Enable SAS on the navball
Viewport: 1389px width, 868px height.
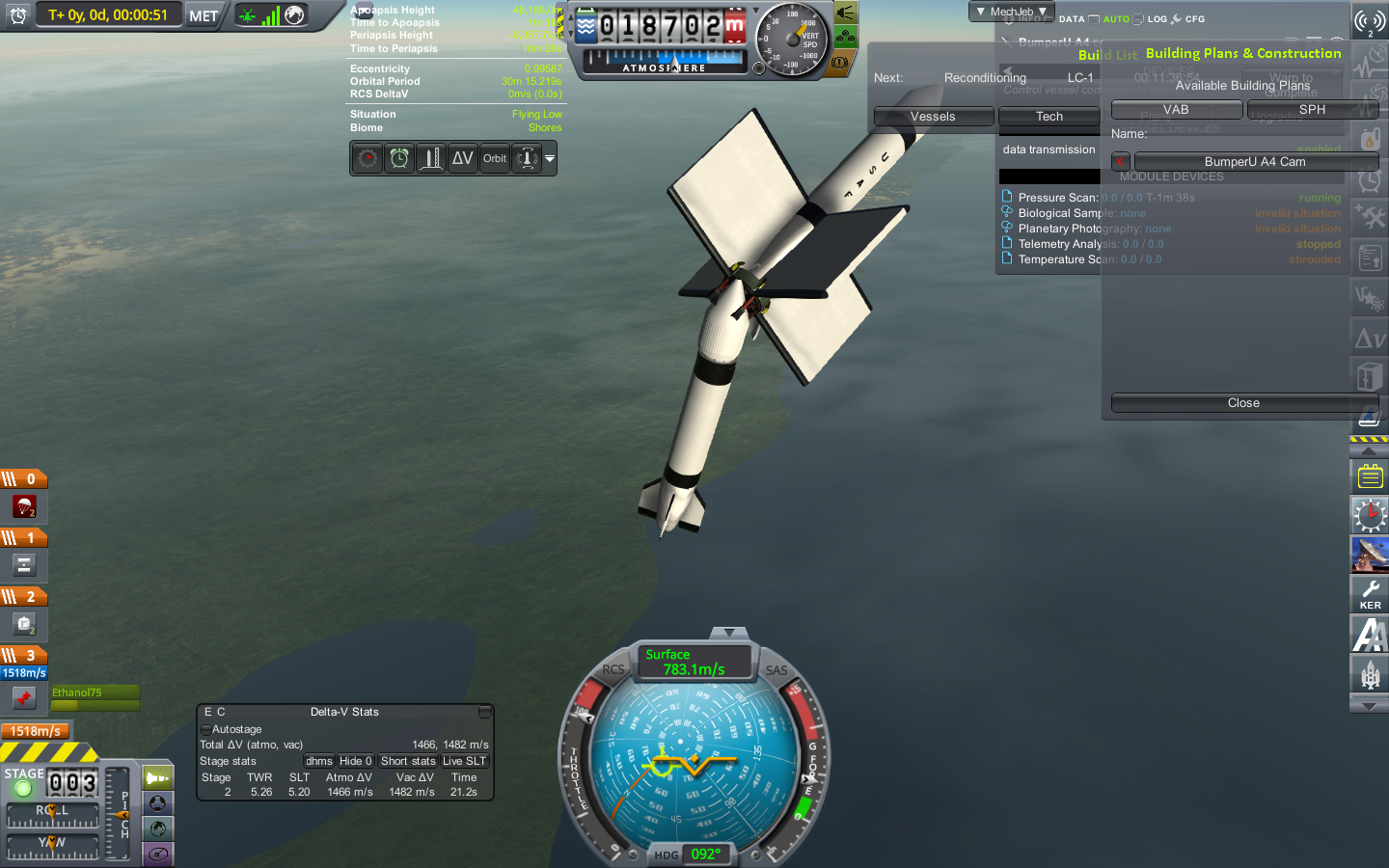[x=777, y=669]
